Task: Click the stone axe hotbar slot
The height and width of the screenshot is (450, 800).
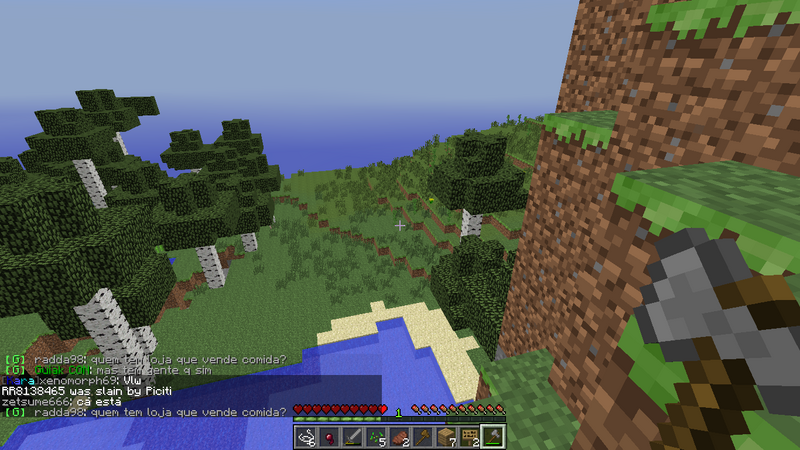Action: tap(495, 437)
